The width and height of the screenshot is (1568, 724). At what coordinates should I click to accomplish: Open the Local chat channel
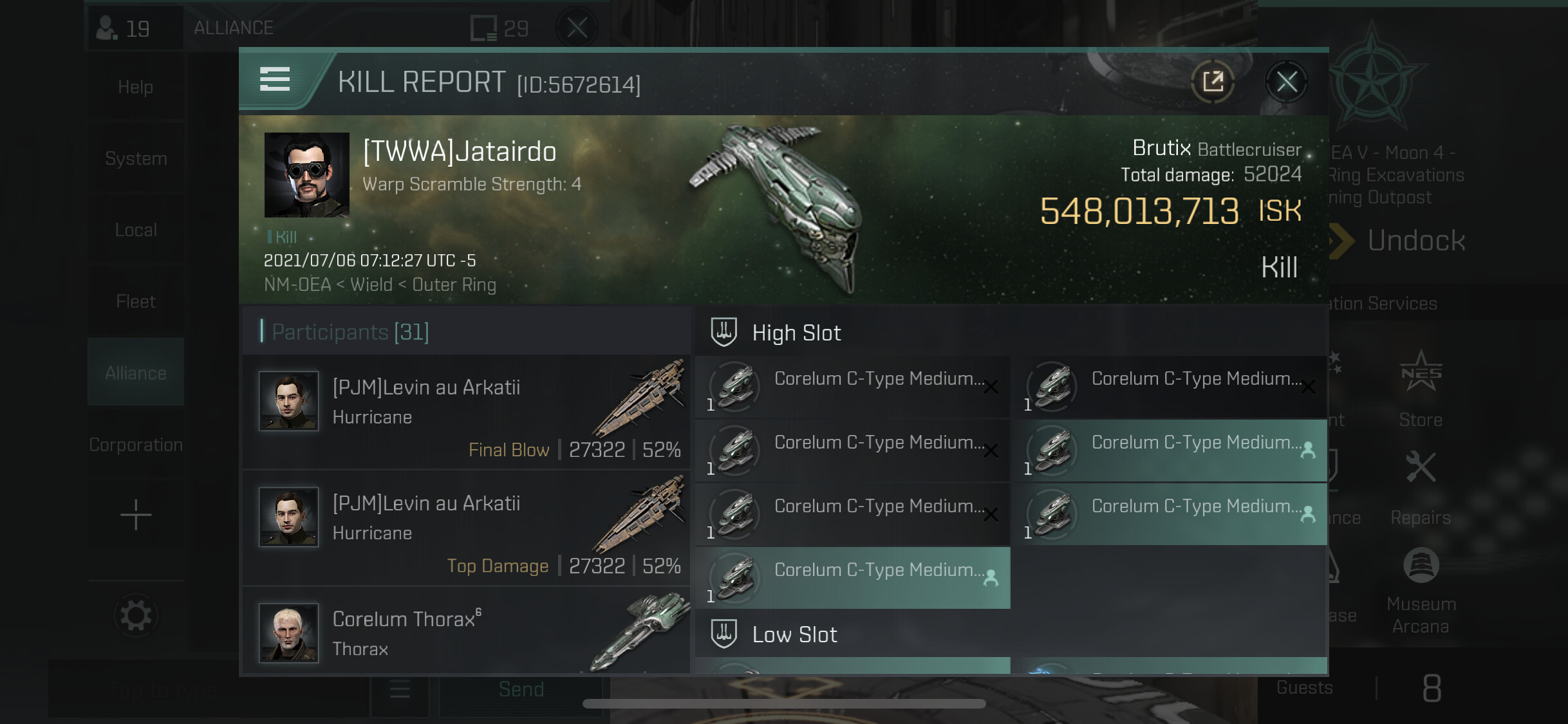coord(136,230)
